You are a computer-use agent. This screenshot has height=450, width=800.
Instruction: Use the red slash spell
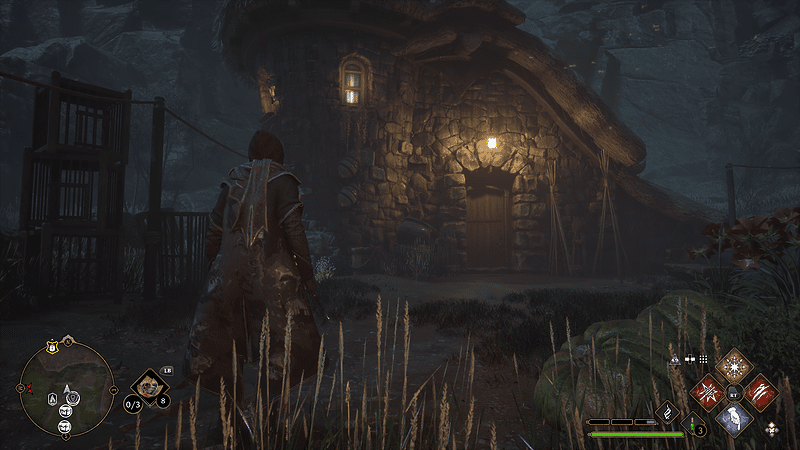760,391
